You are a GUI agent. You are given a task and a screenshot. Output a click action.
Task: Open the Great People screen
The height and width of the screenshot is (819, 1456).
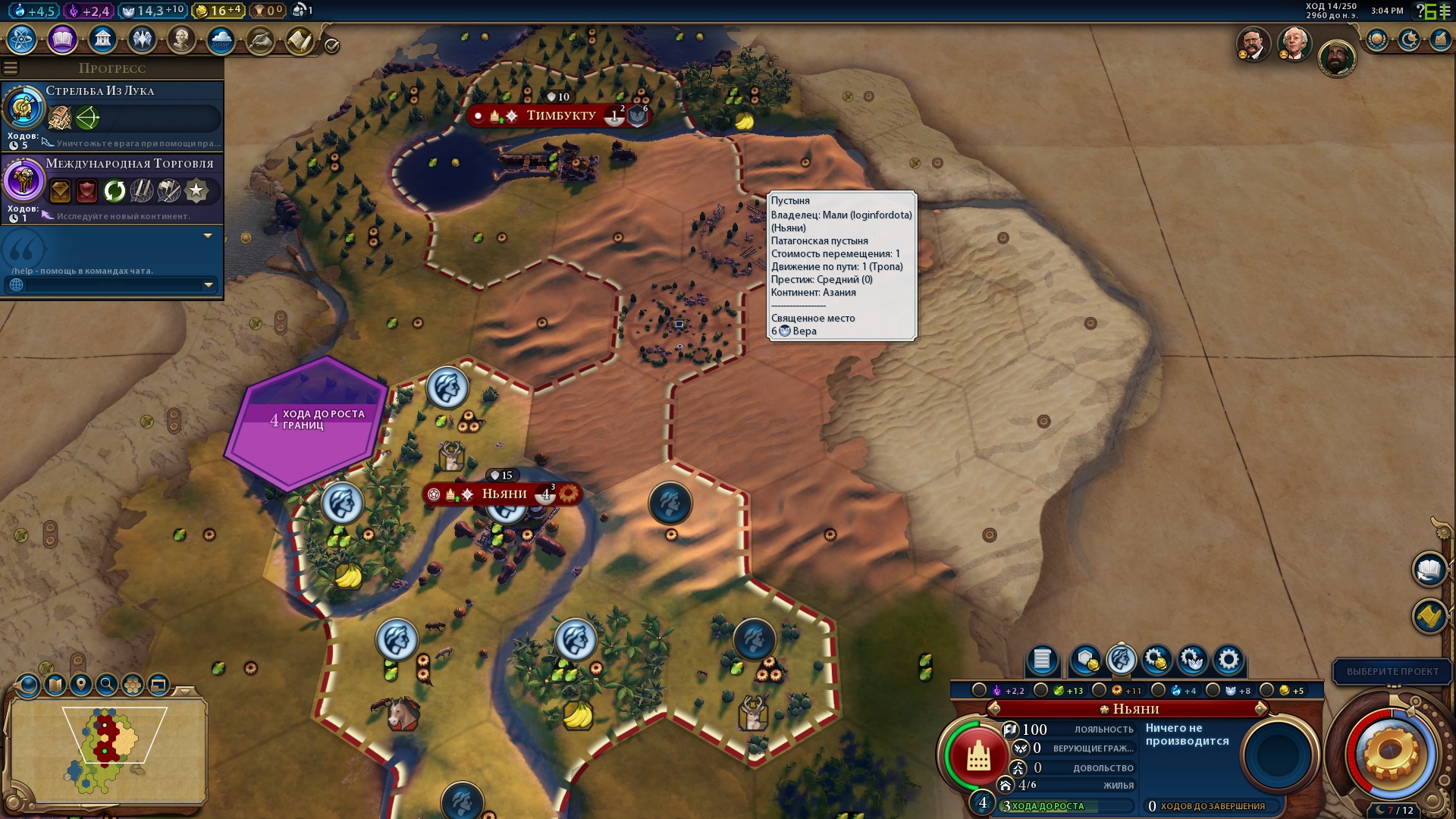coord(180,39)
